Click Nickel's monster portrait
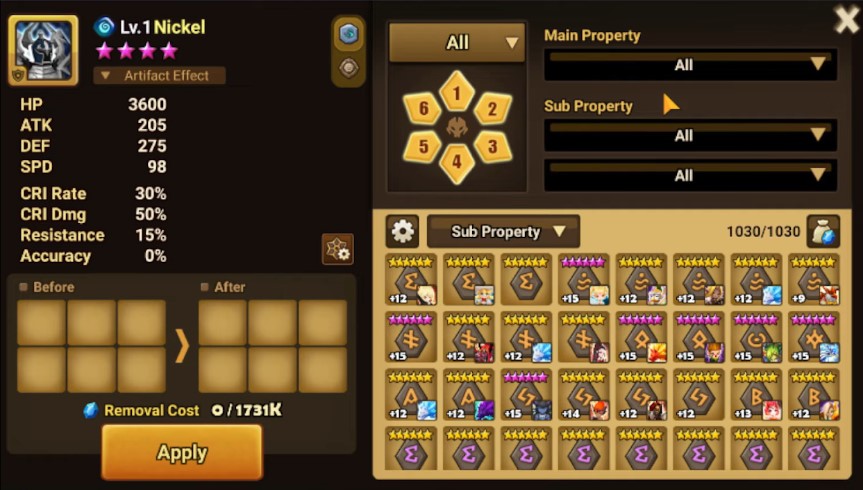This screenshot has height=490, width=863. point(43,50)
